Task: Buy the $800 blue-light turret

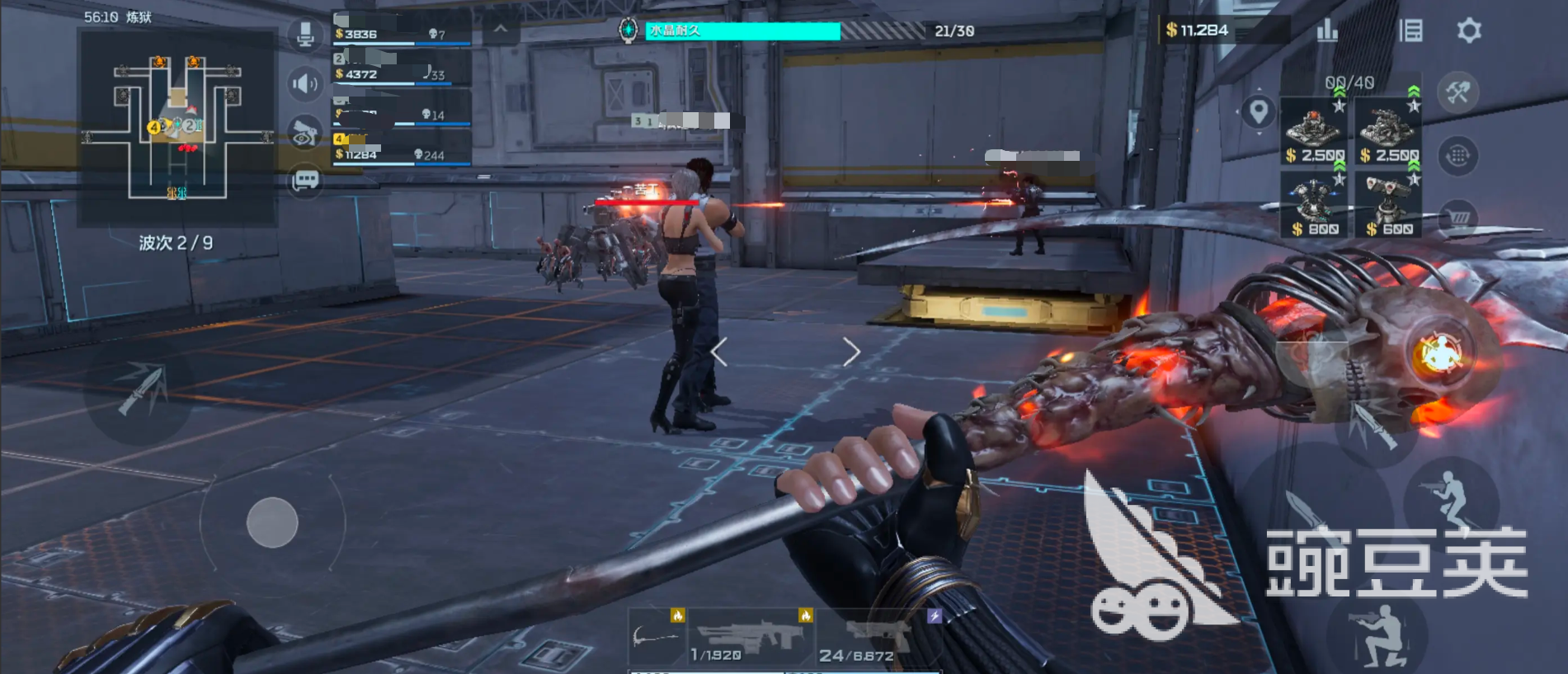Action: pyautogui.click(x=1313, y=205)
